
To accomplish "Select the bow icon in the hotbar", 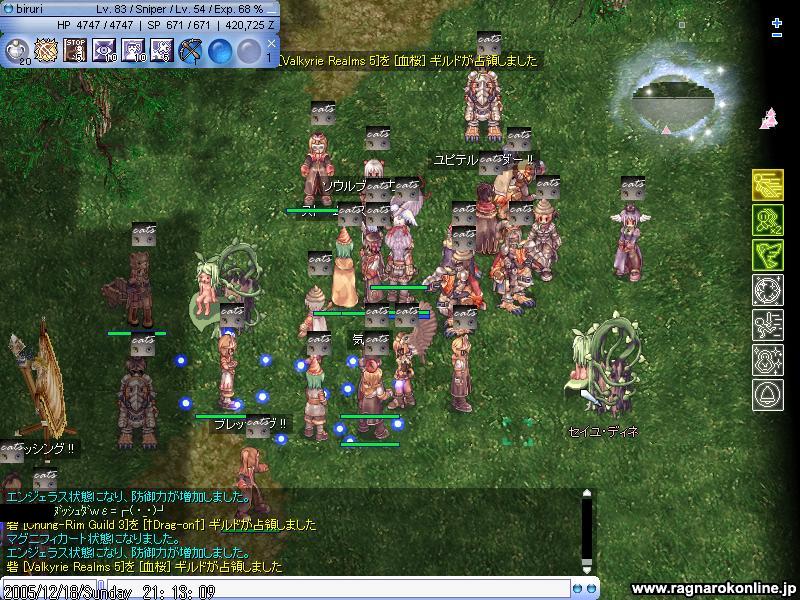I will point(190,49).
